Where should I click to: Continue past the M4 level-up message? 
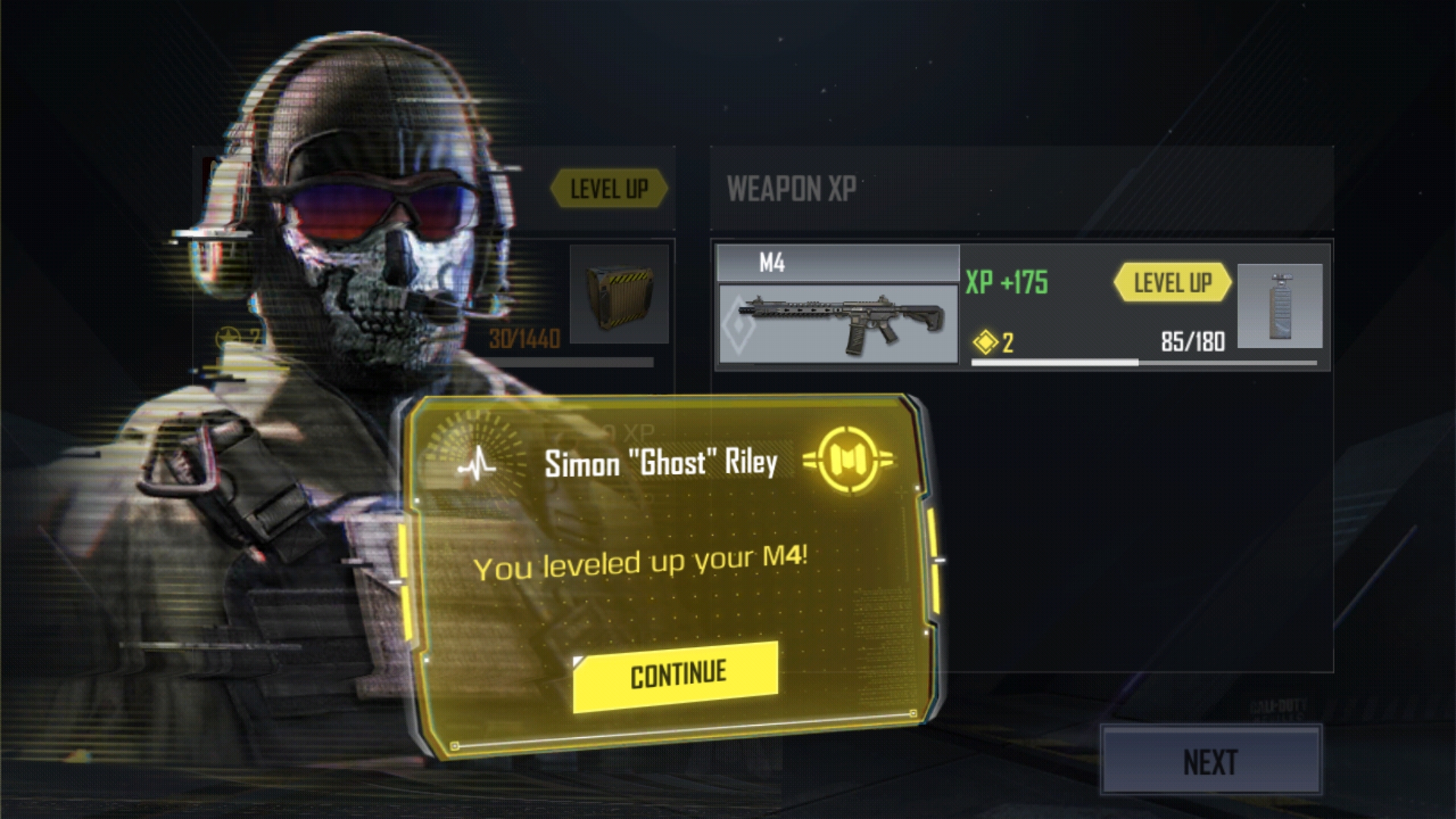tap(676, 676)
